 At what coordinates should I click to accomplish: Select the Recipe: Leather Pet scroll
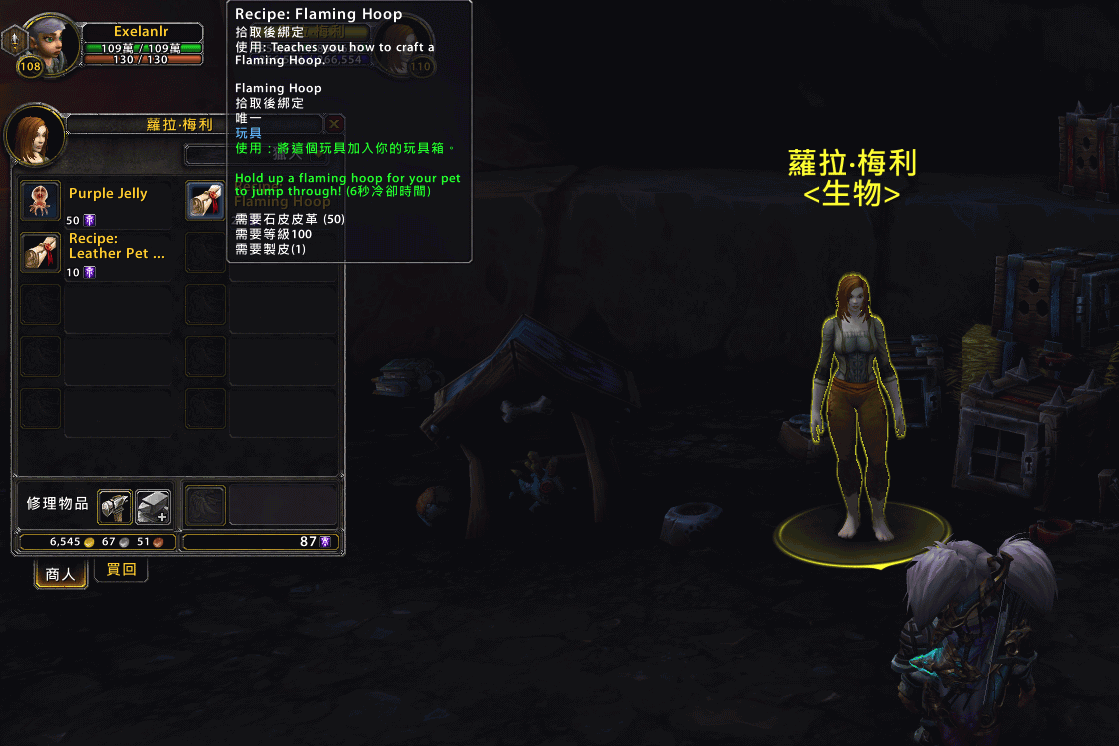pyautogui.click(x=41, y=253)
